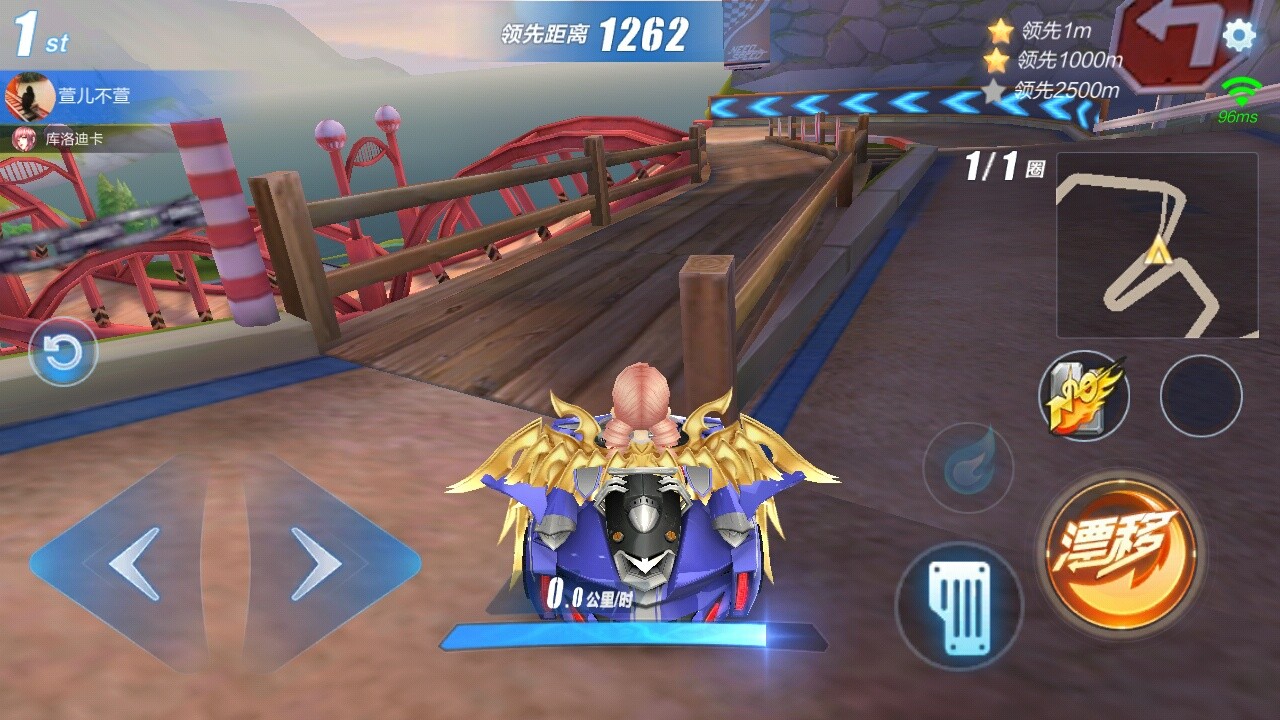Viewport: 1280px width, 720px height.
Task: Activate the nitro N2O boost item
Action: click(1085, 397)
